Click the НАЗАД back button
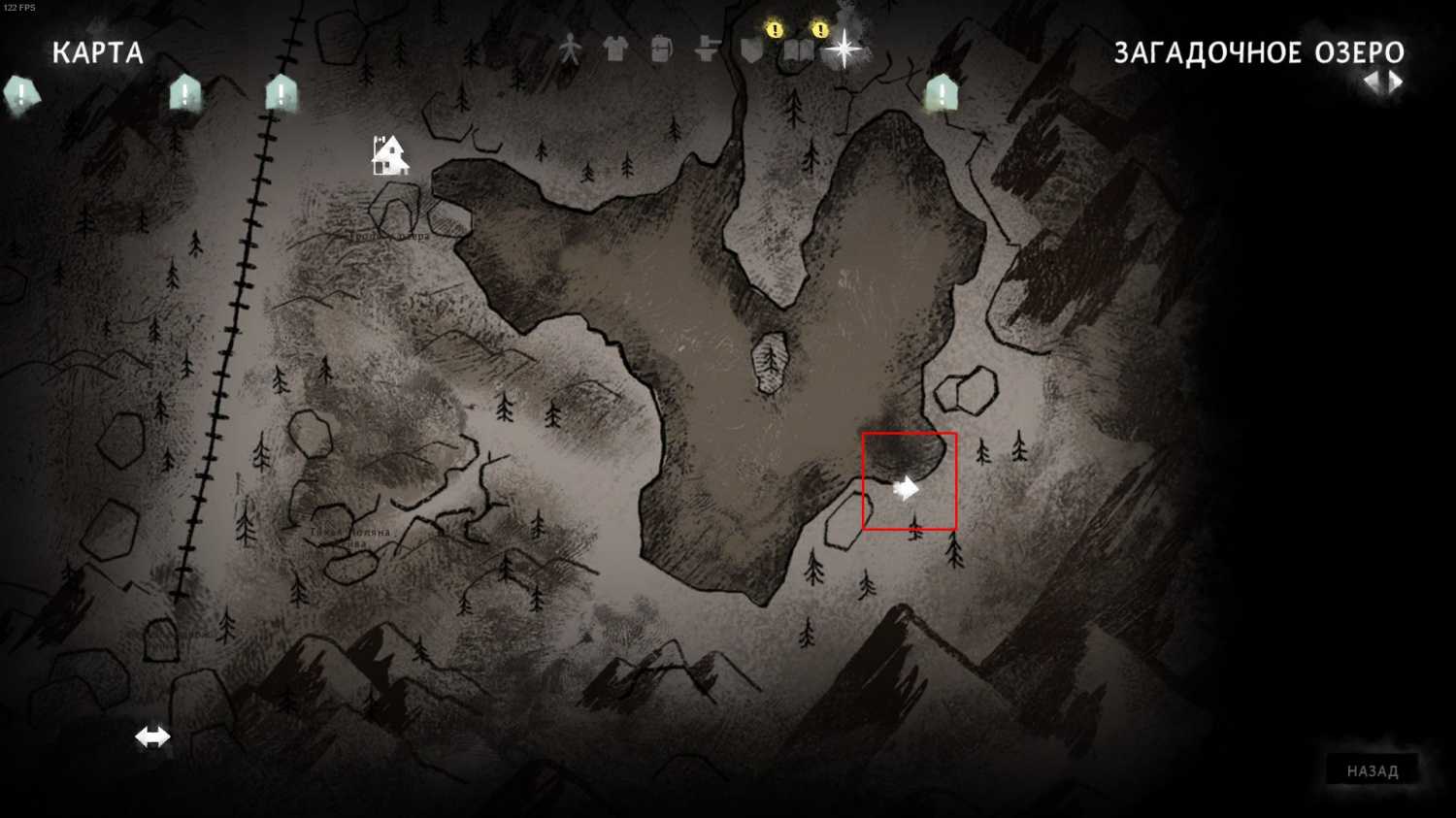Screen dimensions: 1456x818 coord(1372,770)
